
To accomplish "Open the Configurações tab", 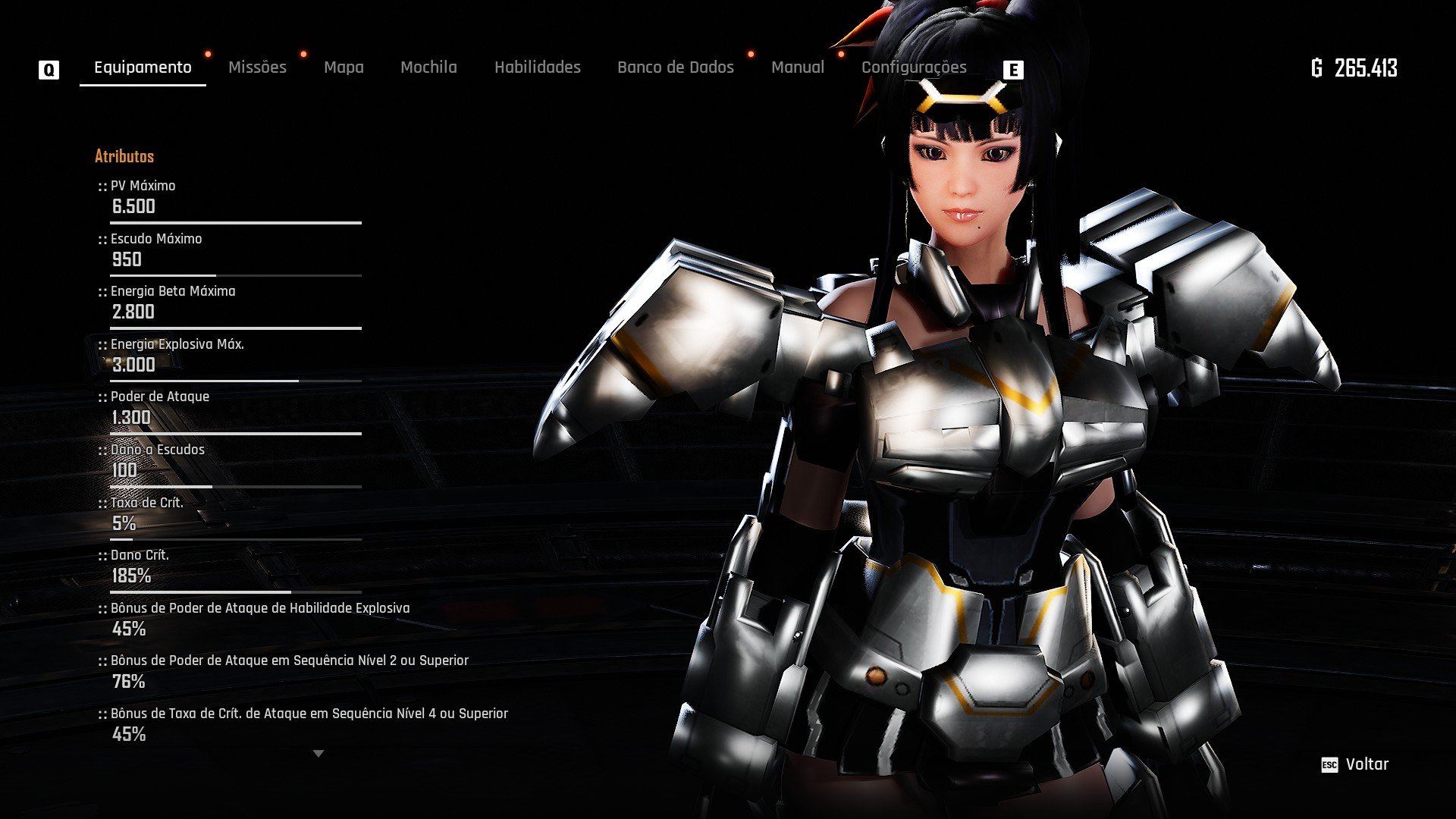I will click(x=913, y=67).
